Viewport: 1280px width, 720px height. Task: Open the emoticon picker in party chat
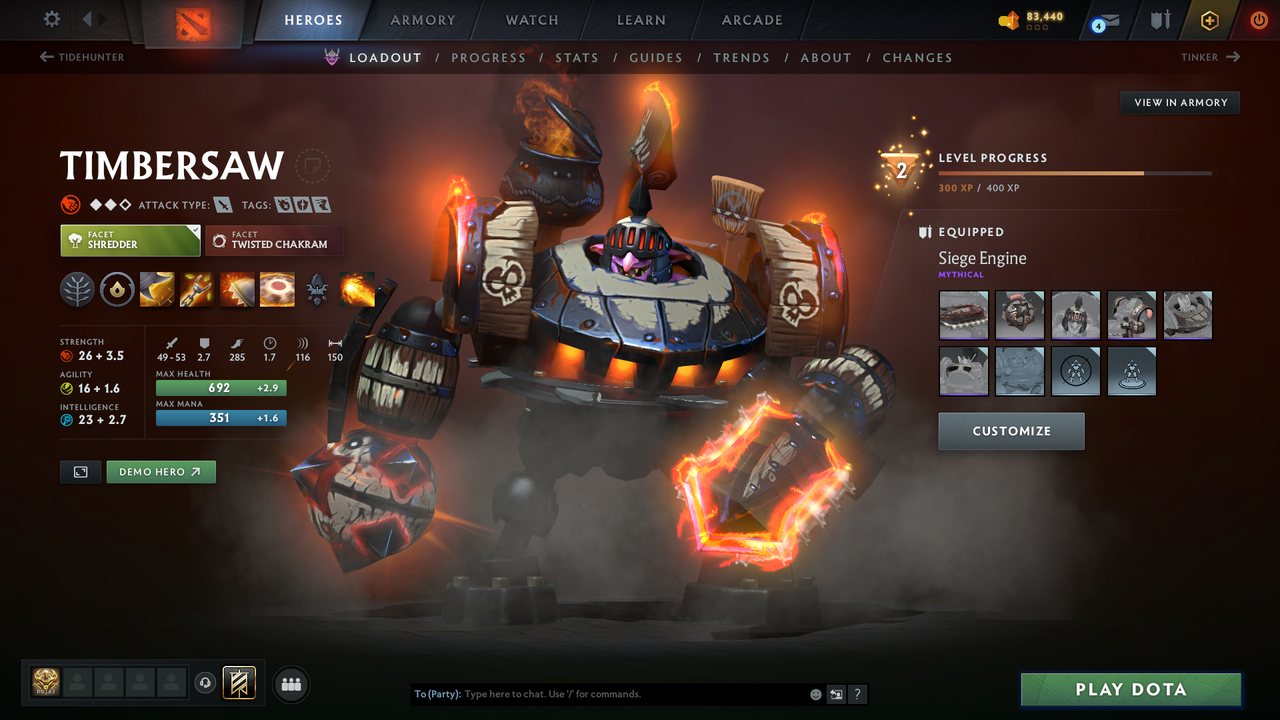815,693
